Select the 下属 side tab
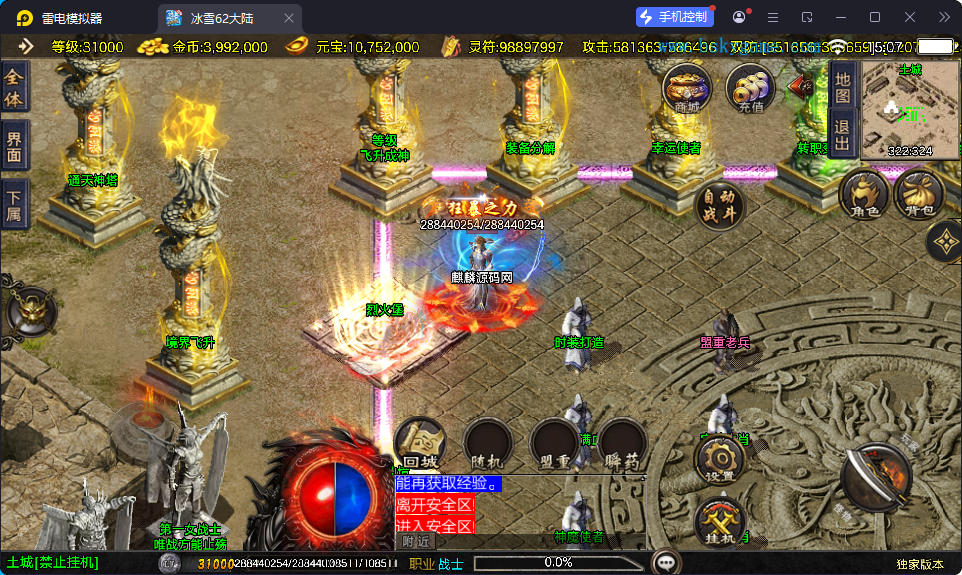The image size is (962, 575). [14, 202]
